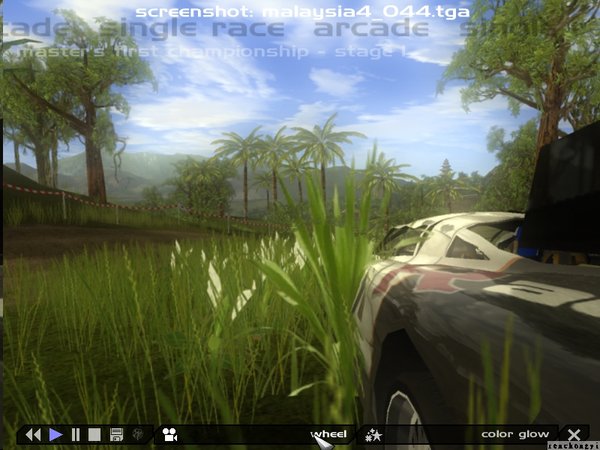Stop the replay playback
The height and width of the screenshot is (450, 600).
[95, 435]
